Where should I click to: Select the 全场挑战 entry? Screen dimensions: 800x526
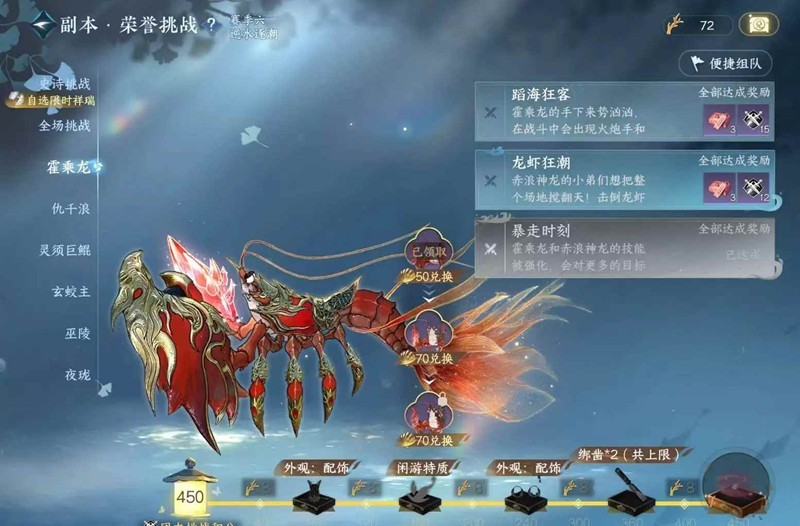pyautogui.click(x=64, y=126)
